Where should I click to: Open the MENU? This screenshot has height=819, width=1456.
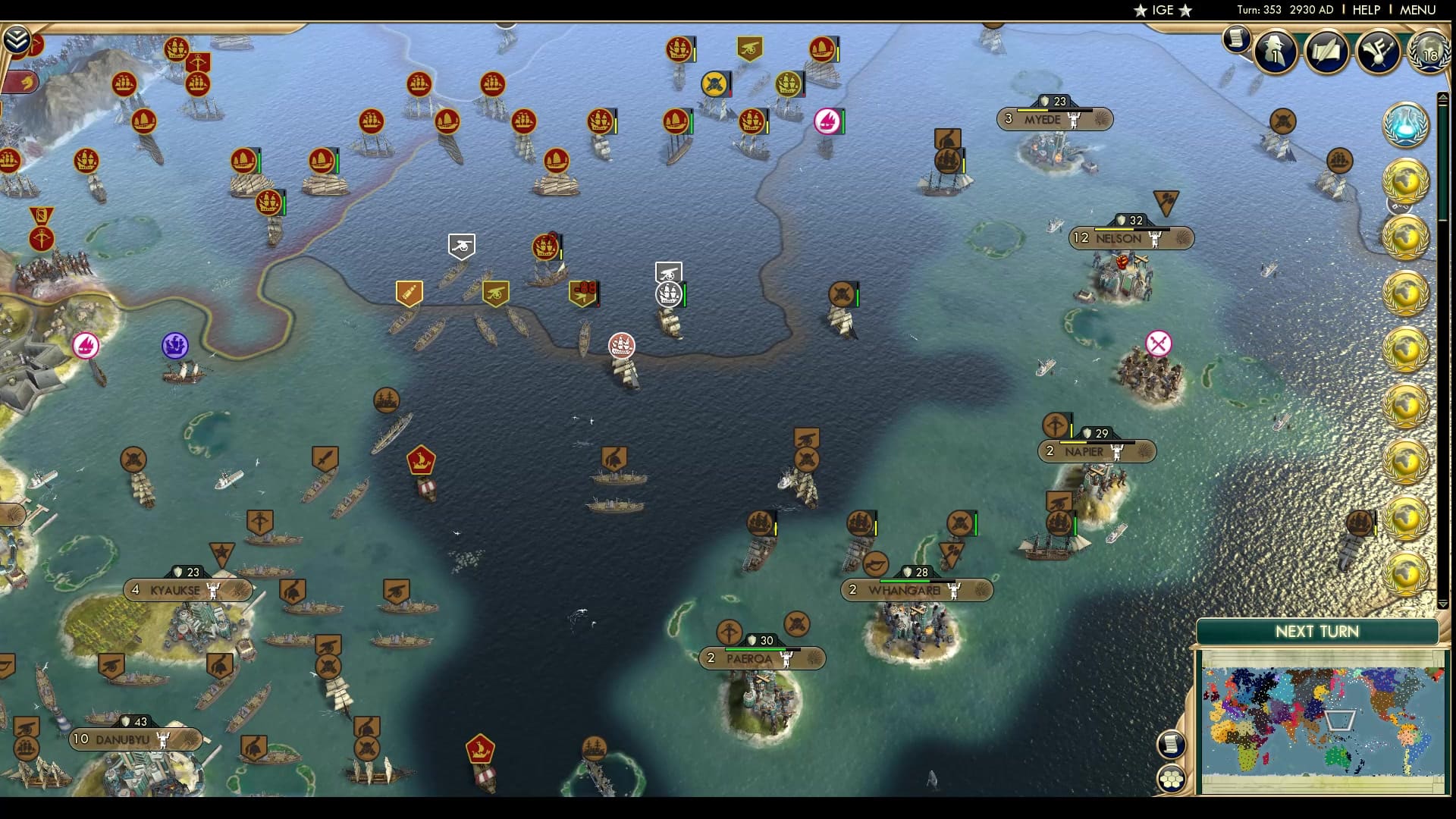[1417, 10]
